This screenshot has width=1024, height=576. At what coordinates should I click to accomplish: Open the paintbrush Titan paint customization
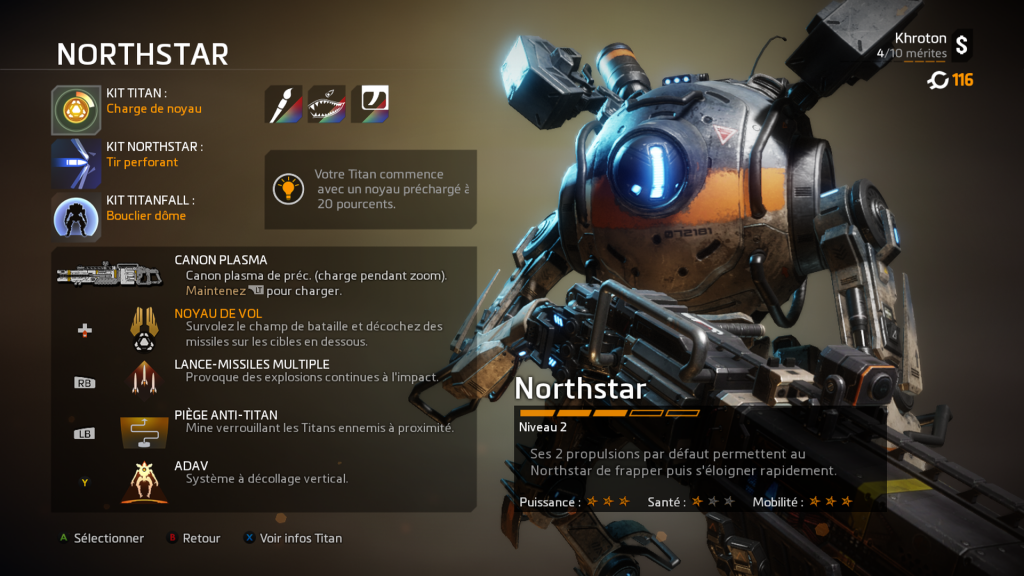pyautogui.click(x=283, y=104)
